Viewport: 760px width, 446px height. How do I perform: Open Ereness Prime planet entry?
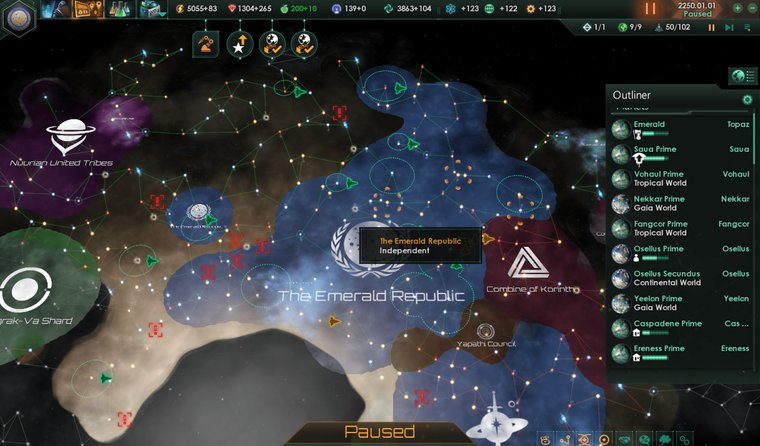(680, 352)
